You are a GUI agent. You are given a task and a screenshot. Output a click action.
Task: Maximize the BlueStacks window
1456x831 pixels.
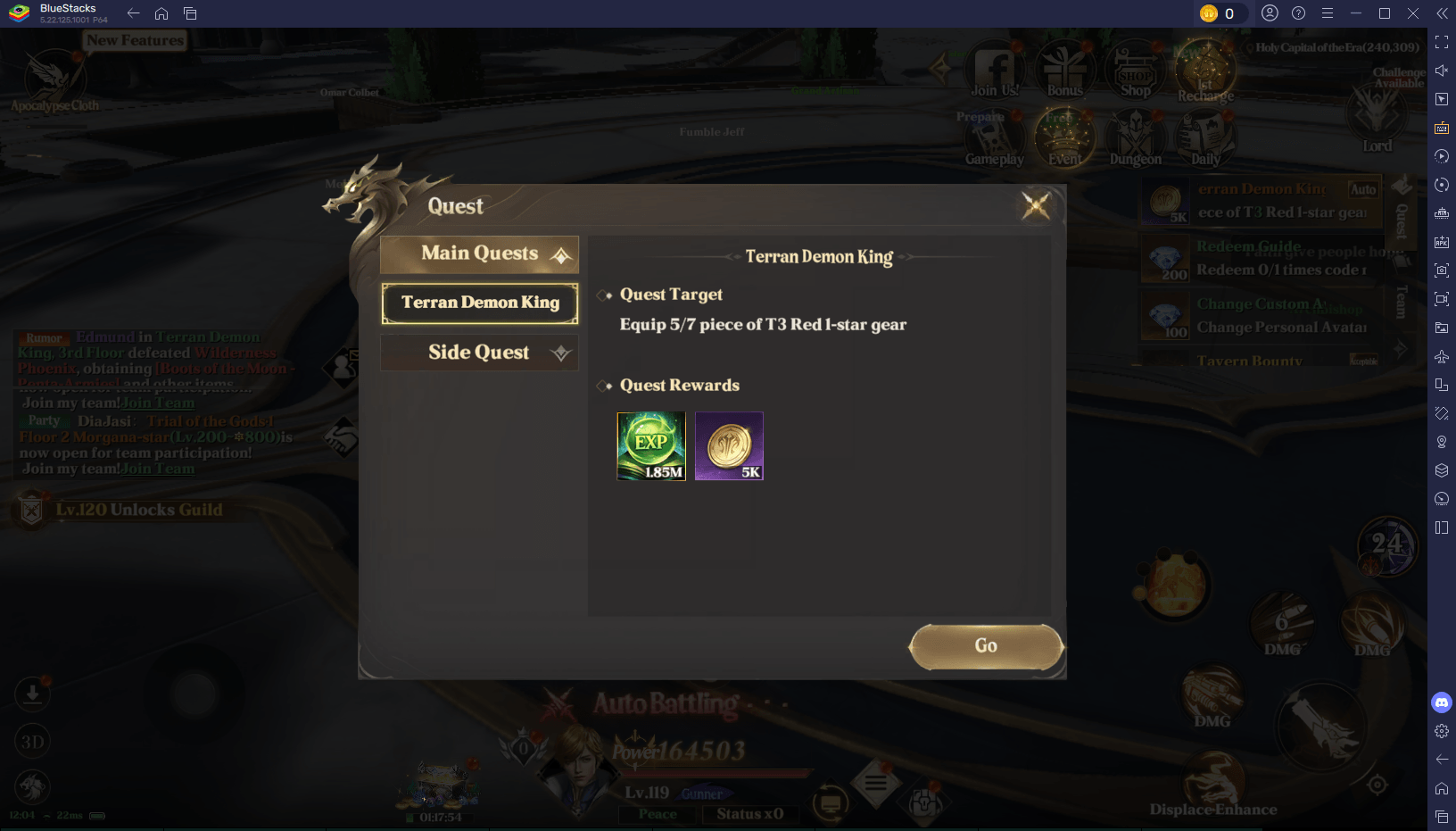1385,13
